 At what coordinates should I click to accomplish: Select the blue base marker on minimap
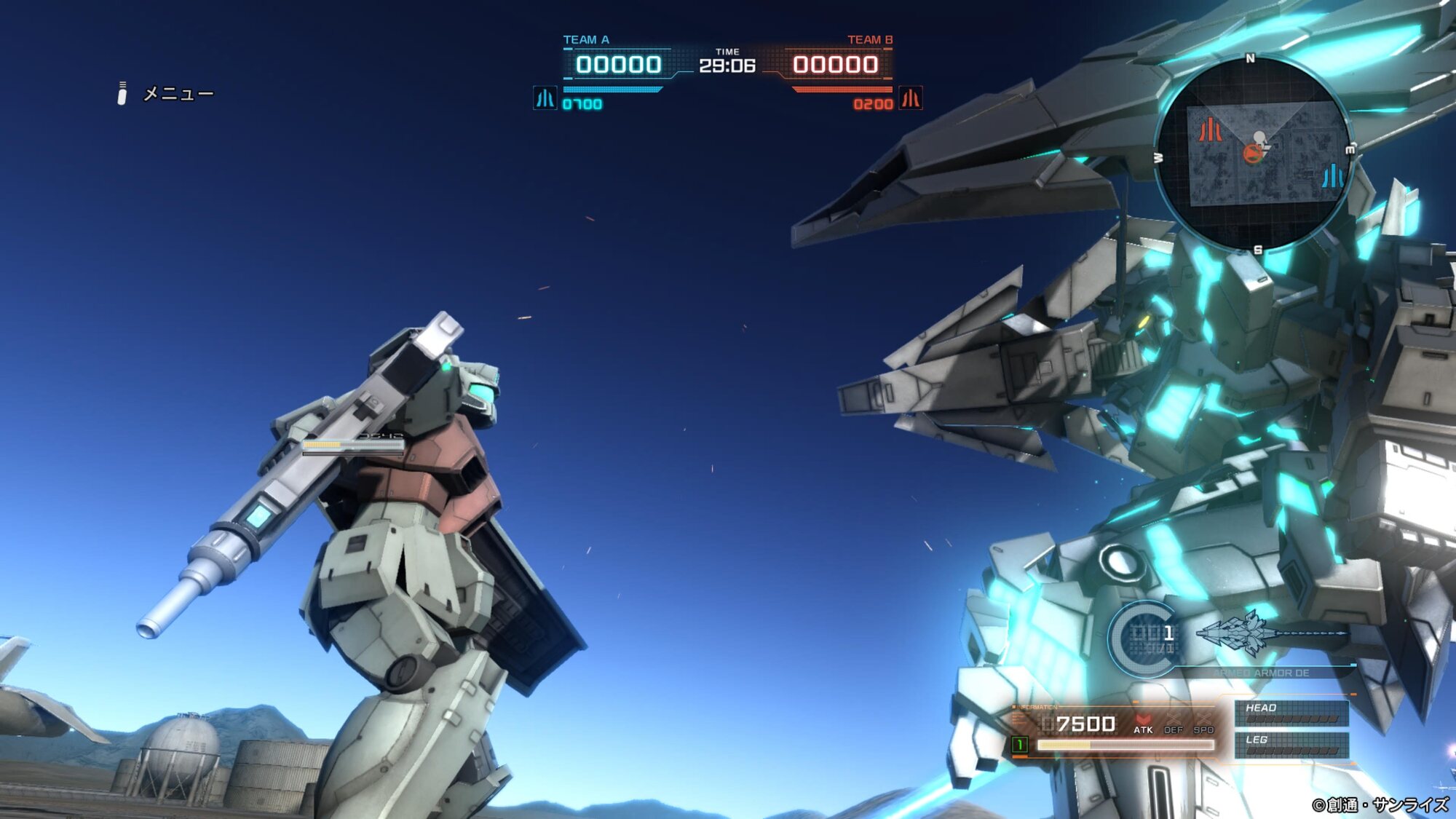[1332, 176]
